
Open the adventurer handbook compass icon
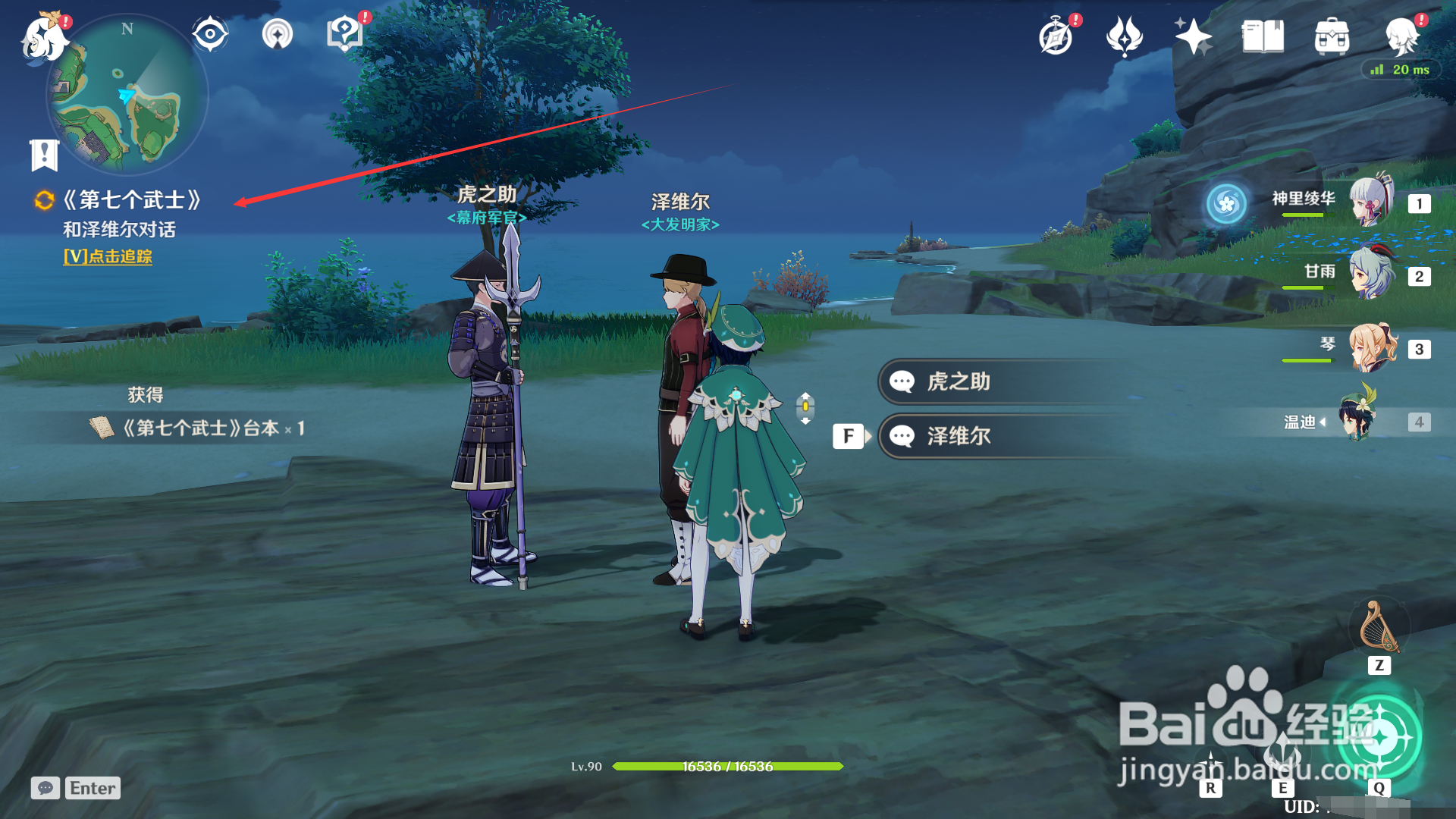pyautogui.click(x=1056, y=36)
